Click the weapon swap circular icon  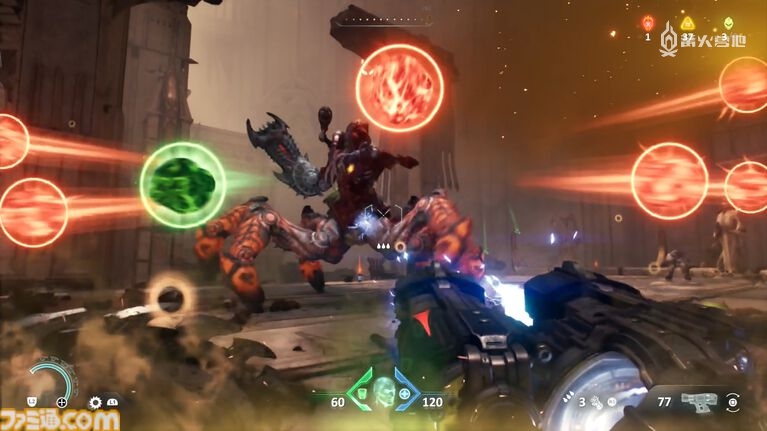734,401
